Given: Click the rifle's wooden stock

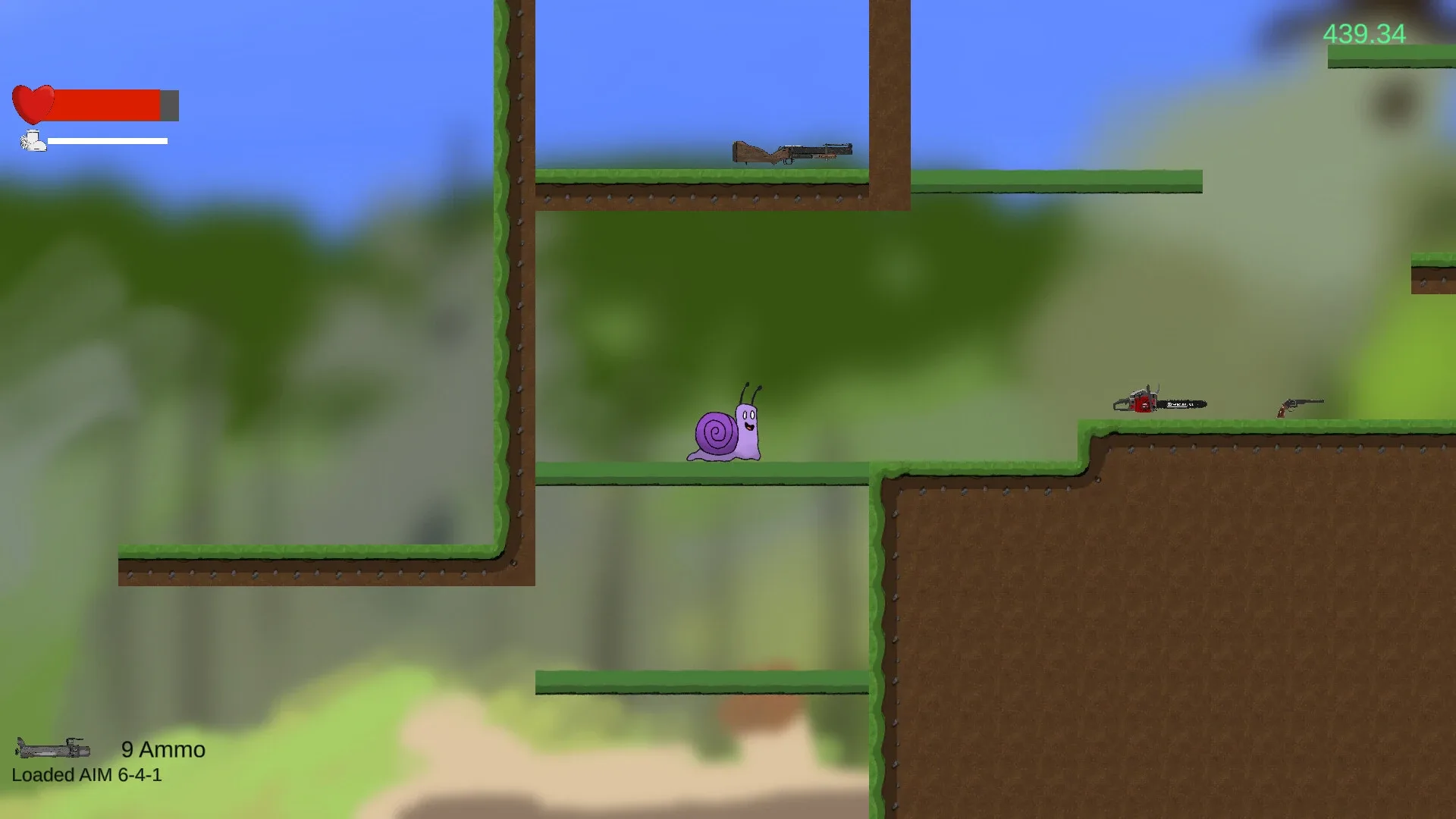Looking at the screenshot, I should 751,150.
